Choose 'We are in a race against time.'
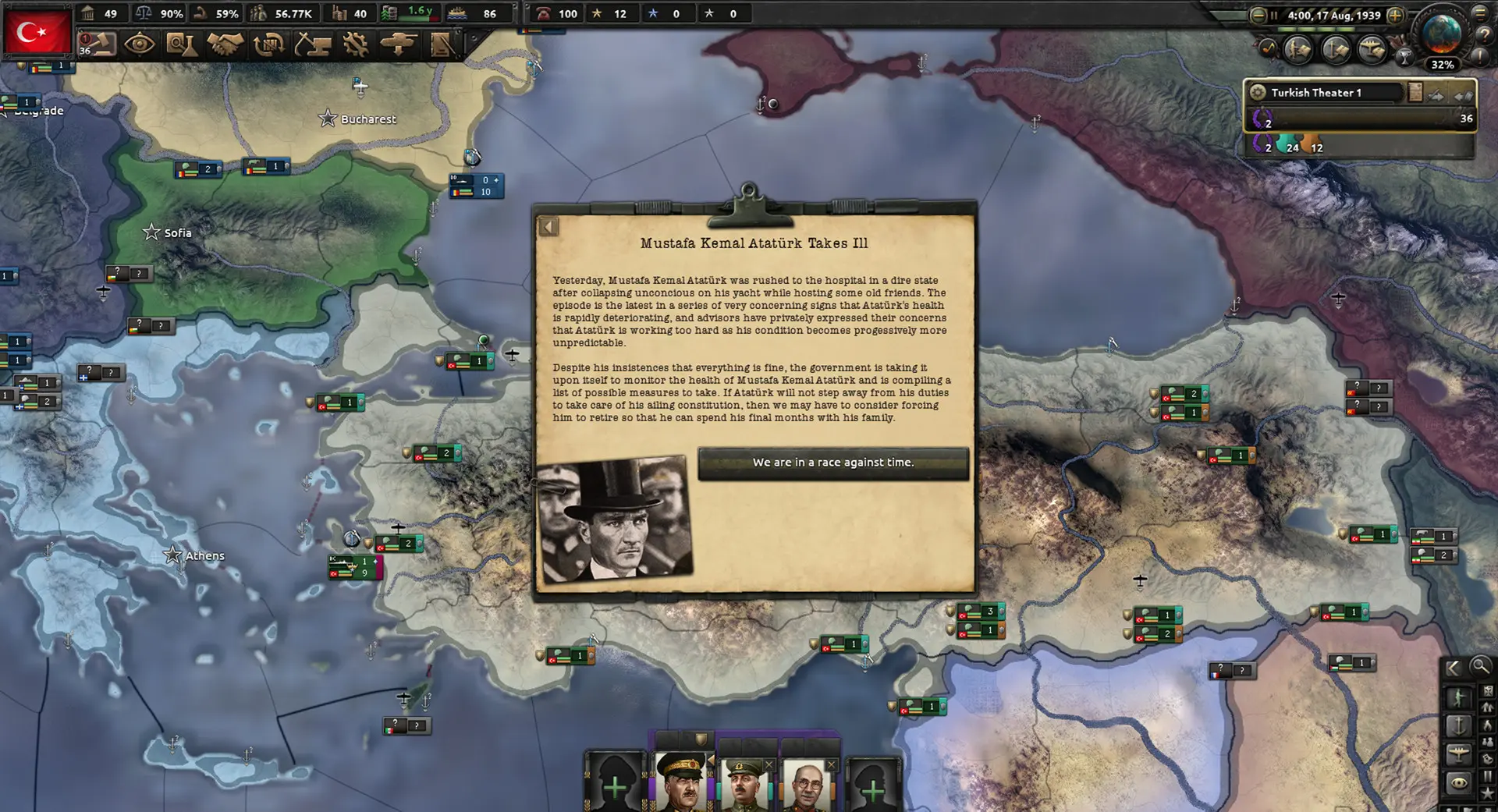The width and height of the screenshot is (1498, 812). 832,462
